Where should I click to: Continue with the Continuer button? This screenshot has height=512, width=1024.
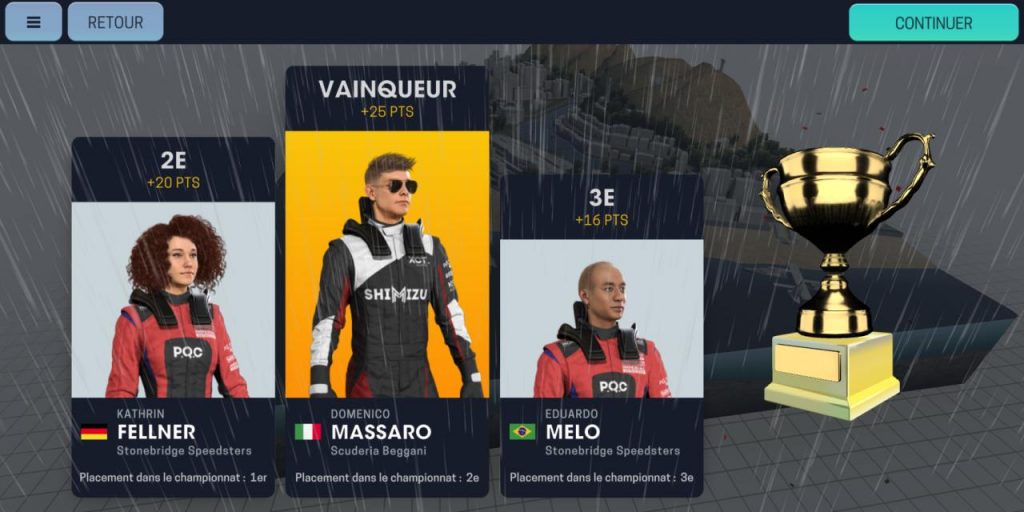click(933, 23)
